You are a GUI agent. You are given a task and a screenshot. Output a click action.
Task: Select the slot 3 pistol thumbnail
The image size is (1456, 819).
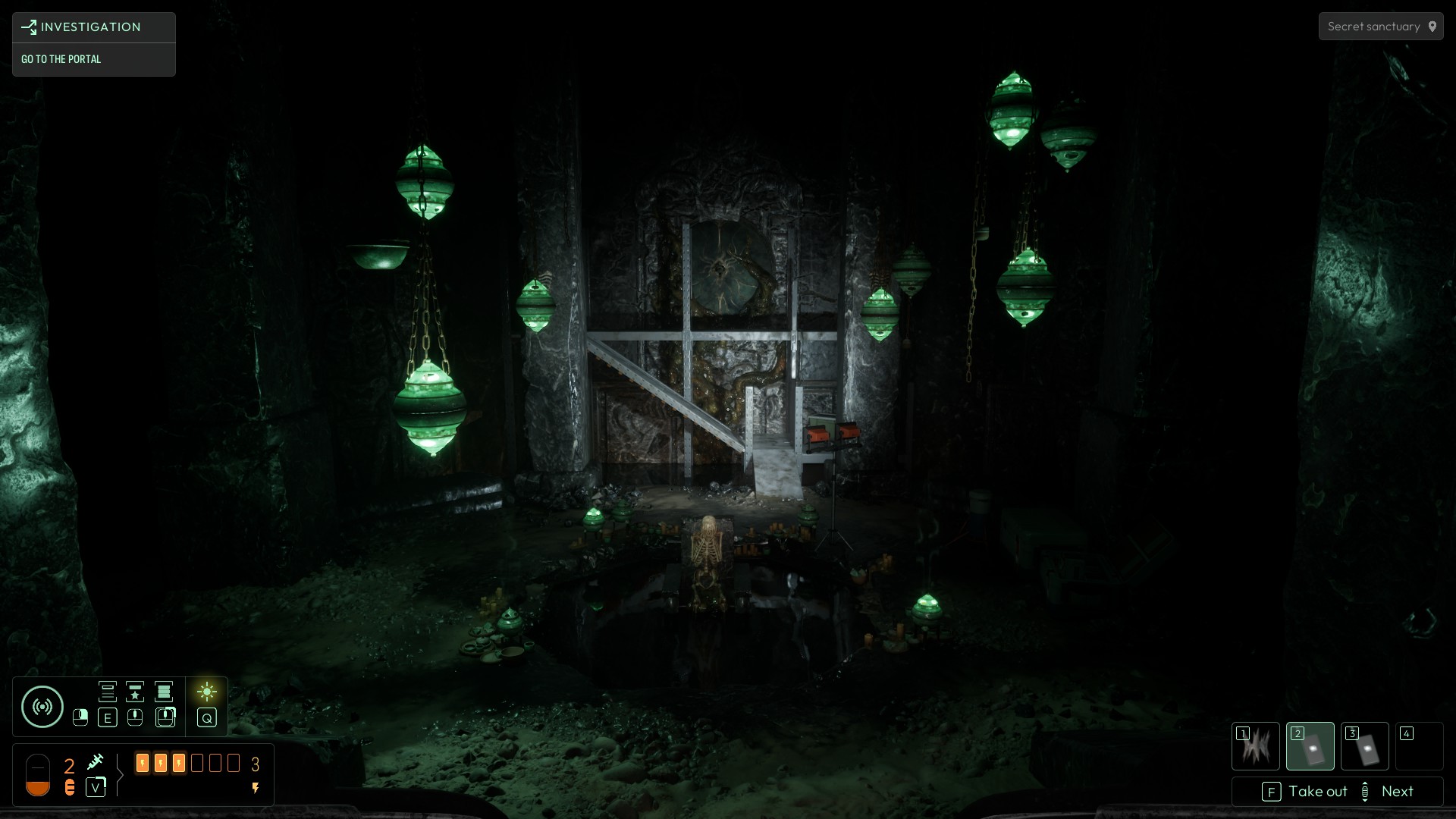[x=1365, y=745]
